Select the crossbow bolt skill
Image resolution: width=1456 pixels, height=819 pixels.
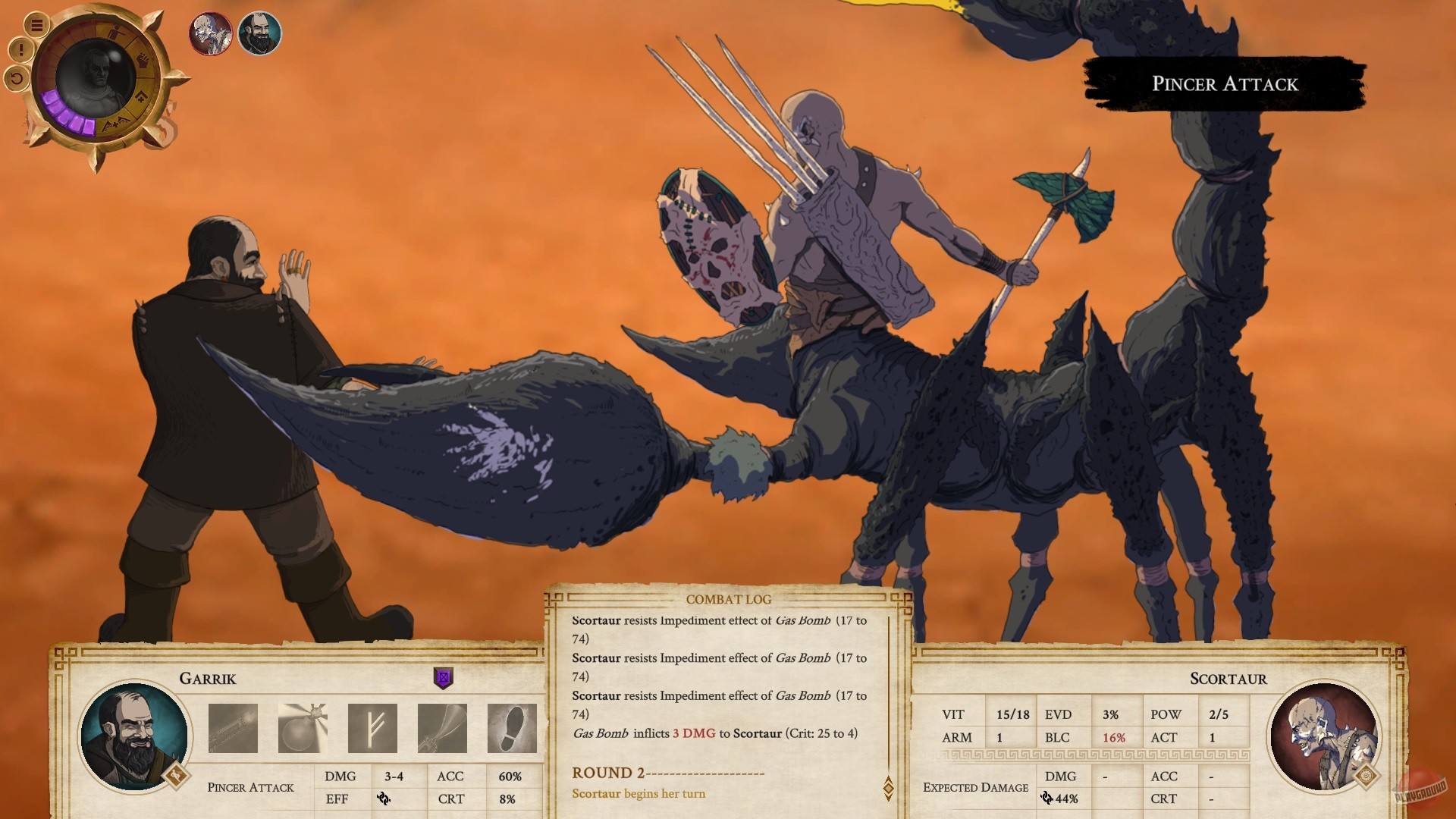pos(233,727)
